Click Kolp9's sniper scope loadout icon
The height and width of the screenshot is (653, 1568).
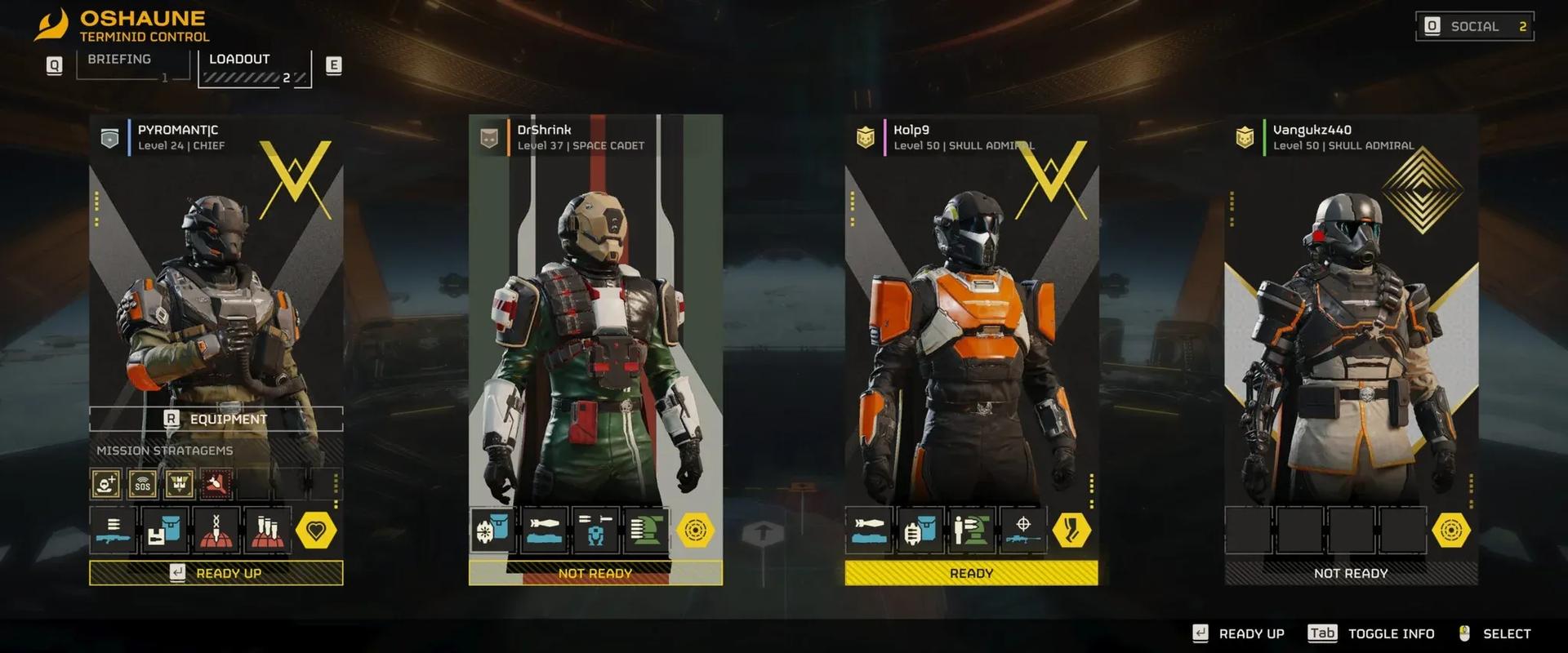1025,529
